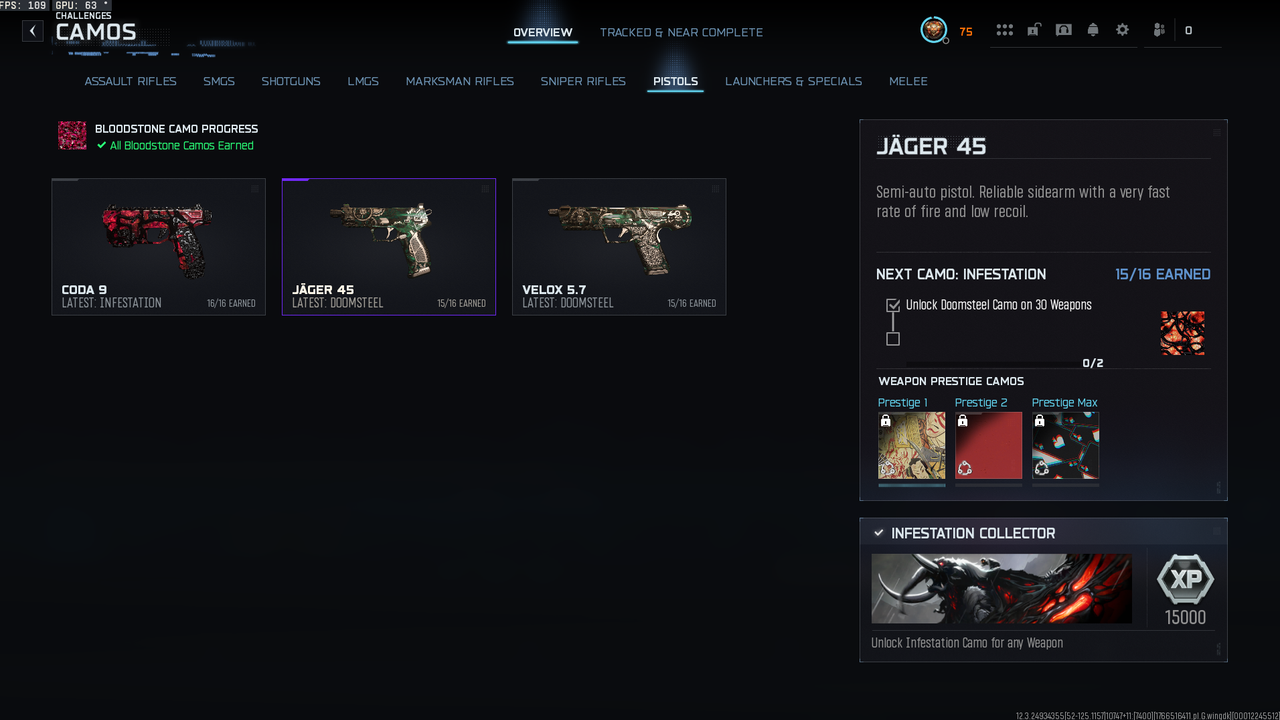Show the Shotguns camo category
The image size is (1280, 720).
(x=291, y=81)
